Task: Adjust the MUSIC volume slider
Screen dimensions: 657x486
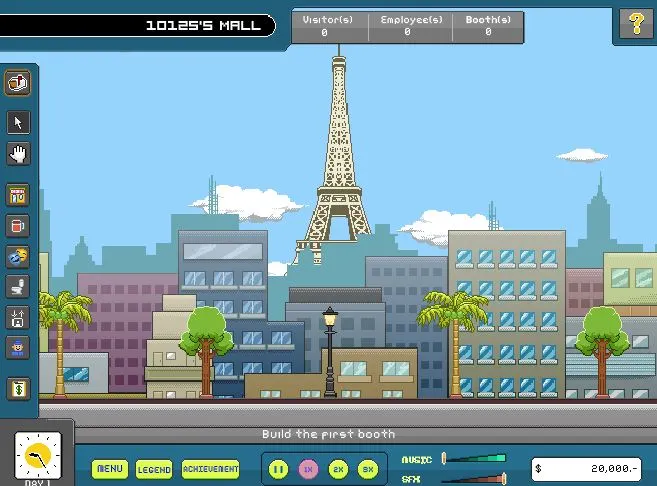Action: tap(444, 458)
